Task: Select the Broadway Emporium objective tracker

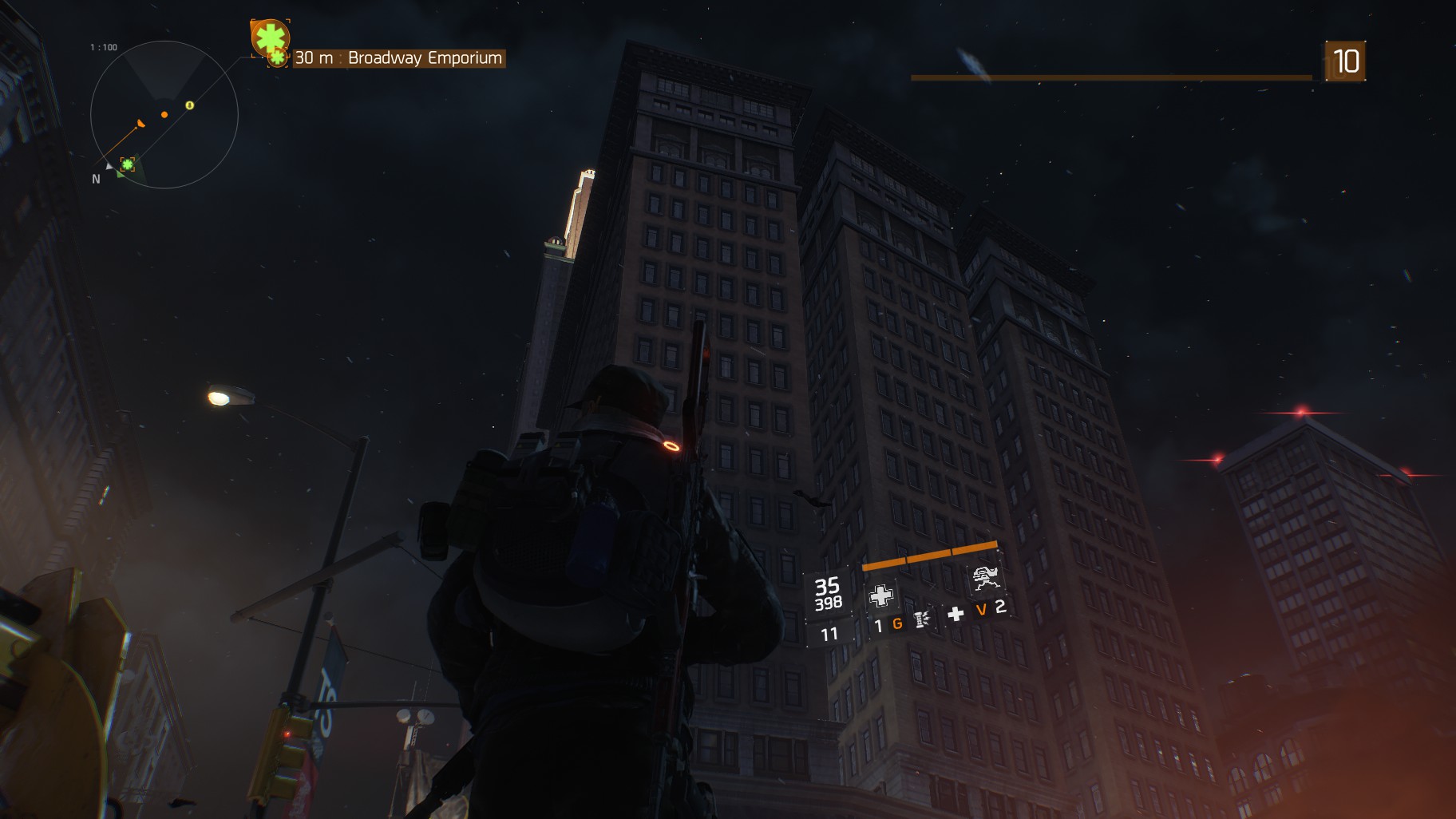Action: click(398, 58)
